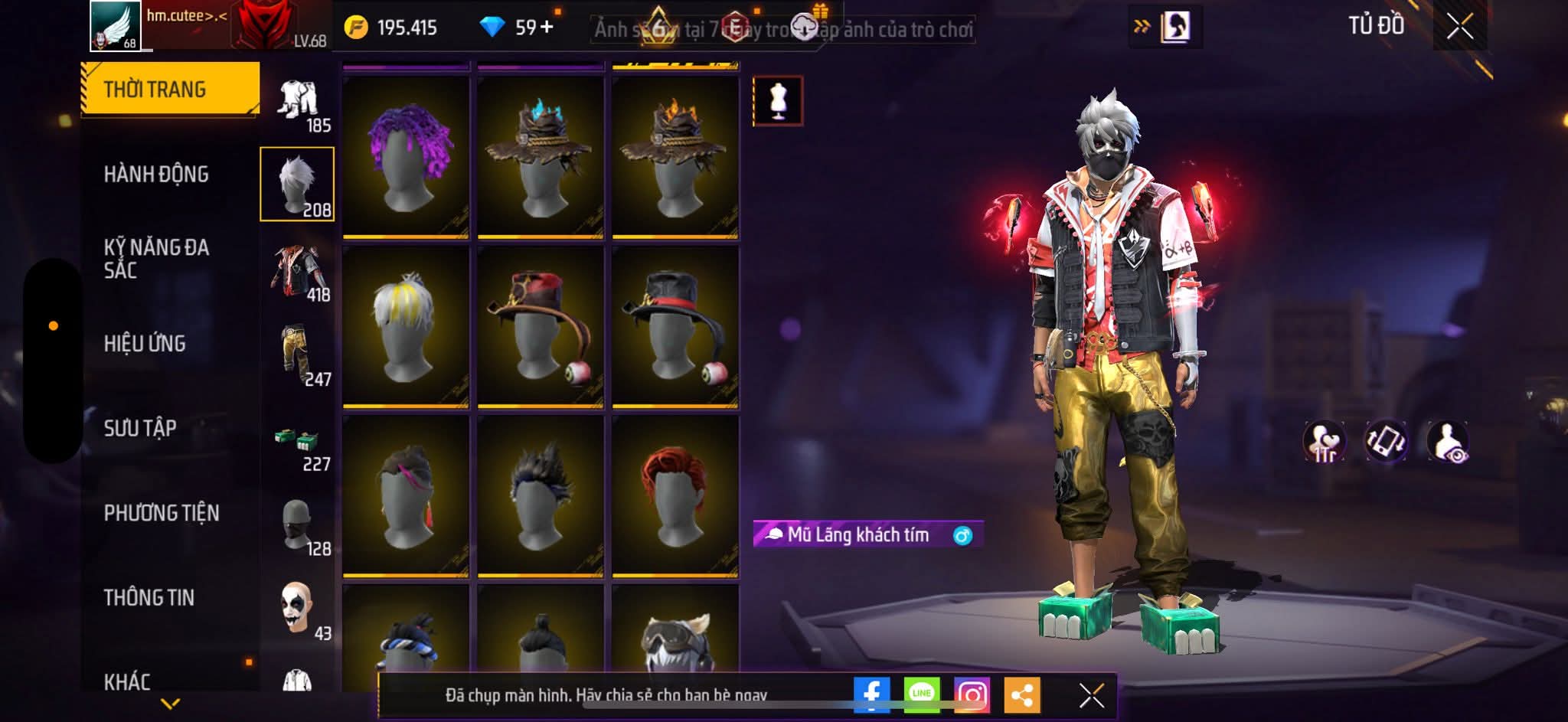
Task: Share the screenshot to Facebook
Action: tap(871, 695)
